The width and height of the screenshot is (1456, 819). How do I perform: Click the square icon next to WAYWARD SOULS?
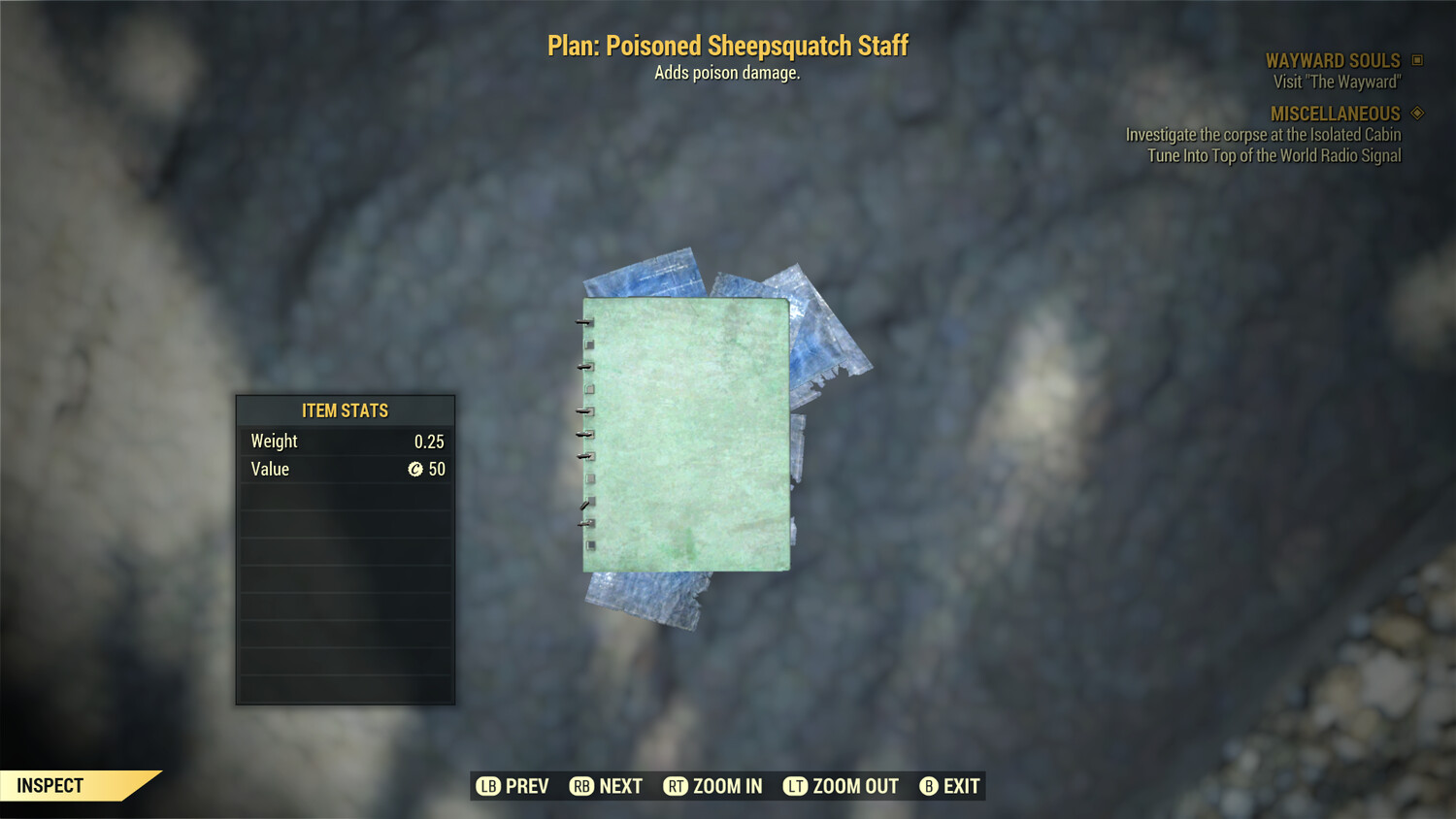(1415, 60)
